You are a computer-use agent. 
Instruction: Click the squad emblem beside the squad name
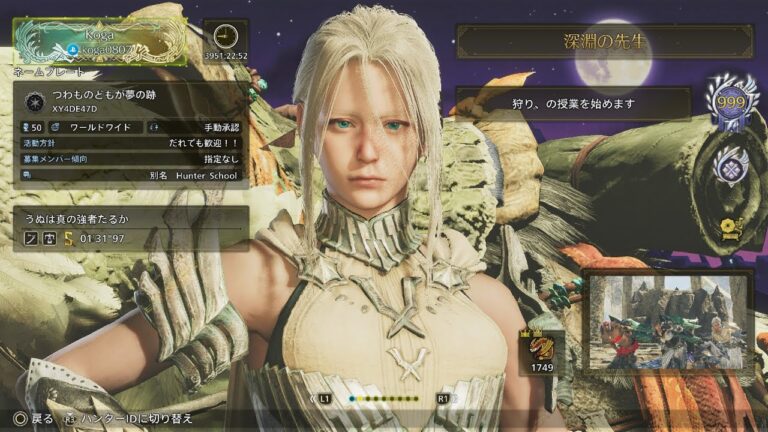click(x=31, y=100)
